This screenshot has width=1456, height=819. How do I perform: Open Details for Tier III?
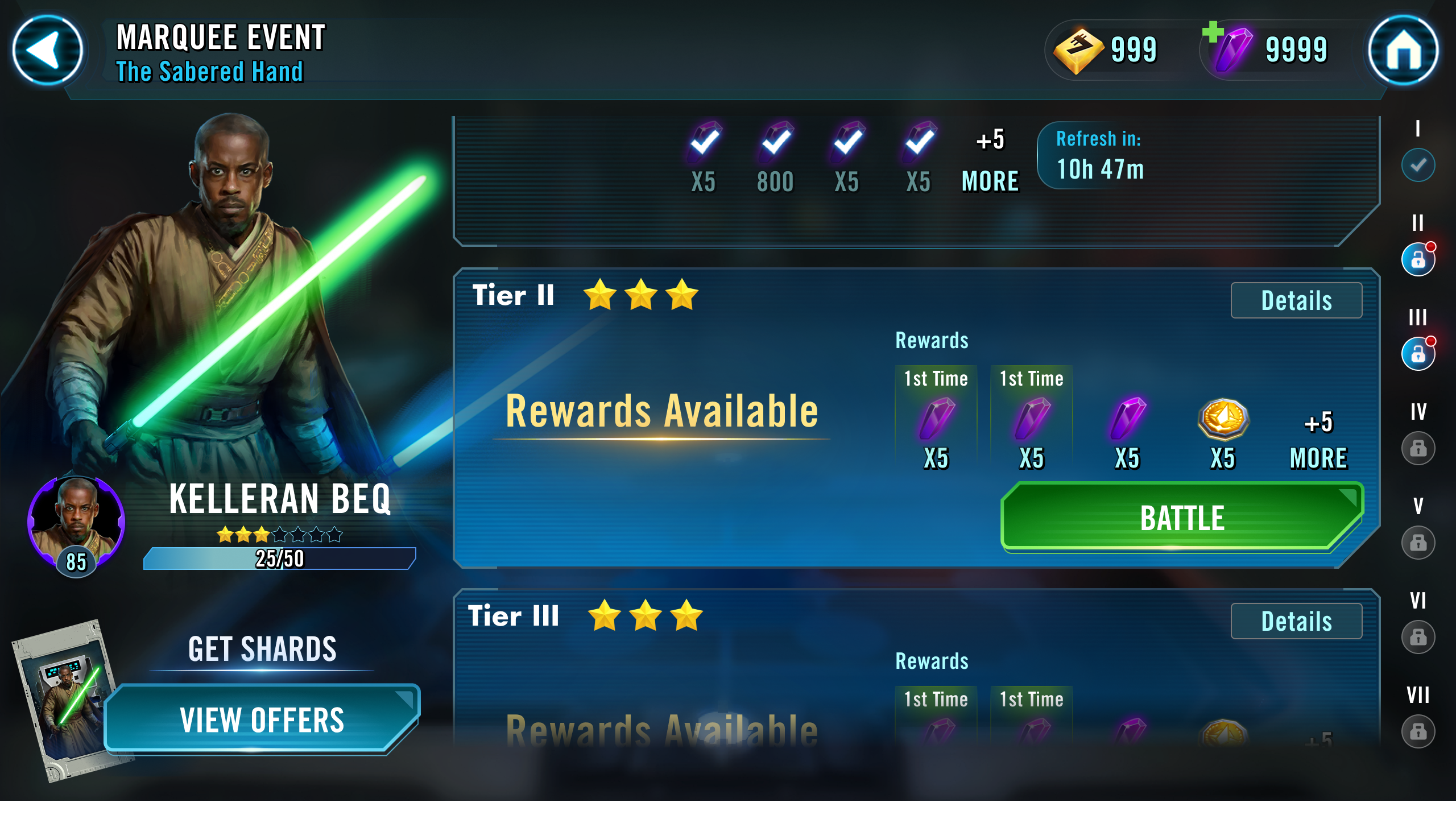1296,621
